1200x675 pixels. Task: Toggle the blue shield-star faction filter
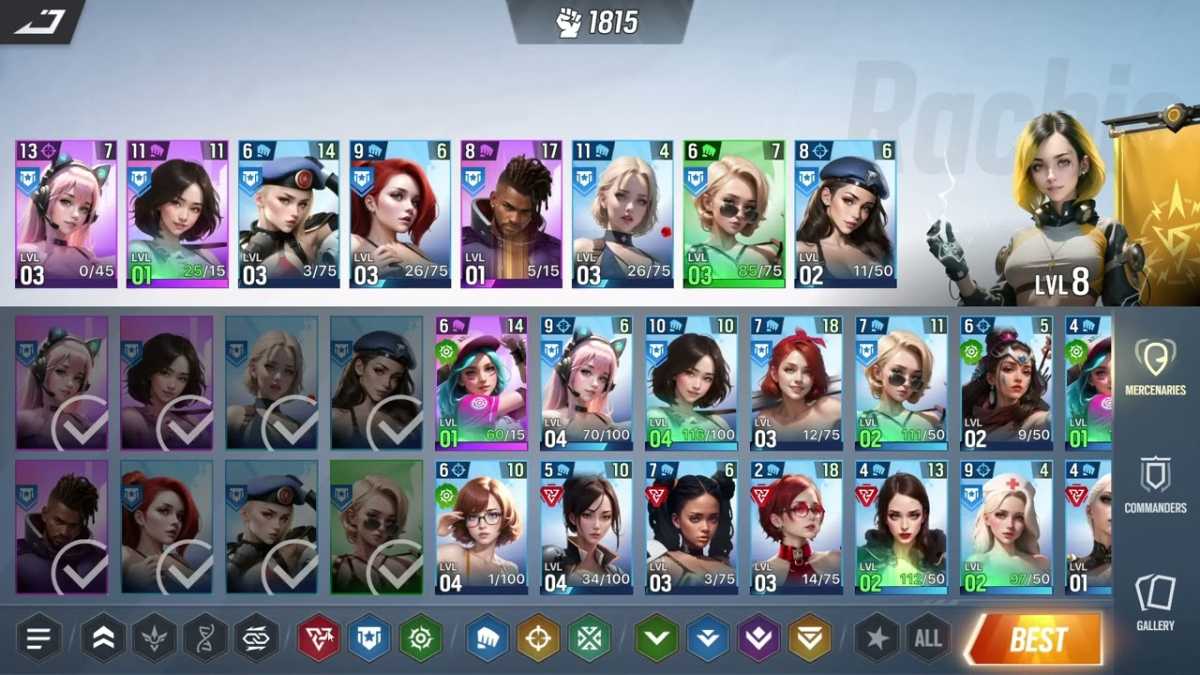[x=369, y=638]
